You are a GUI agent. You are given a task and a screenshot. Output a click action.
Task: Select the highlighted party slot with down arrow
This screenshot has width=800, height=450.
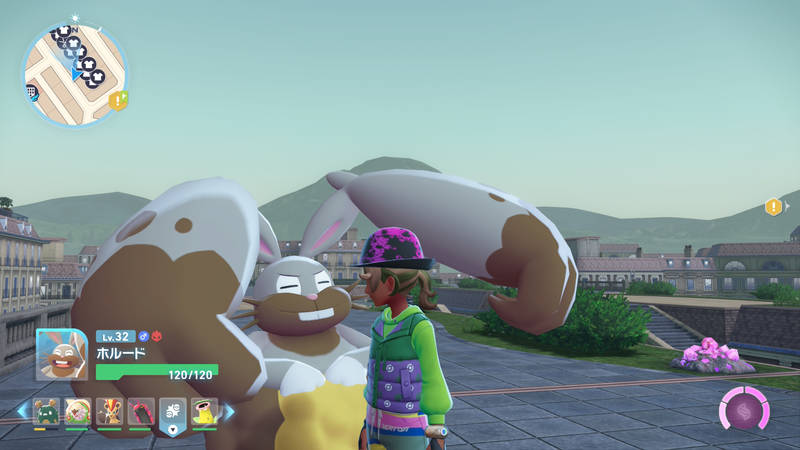click(172, 413)
